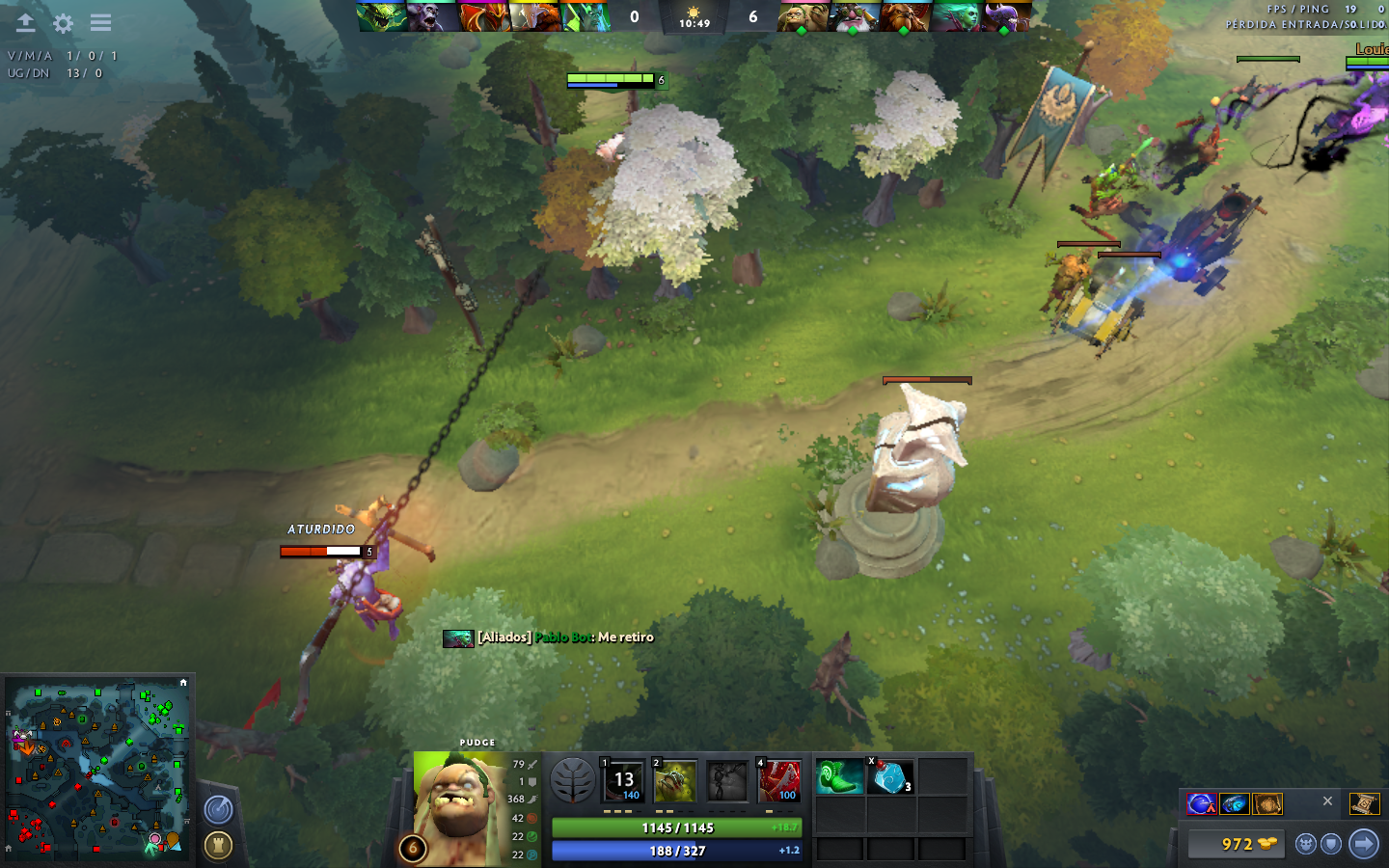The width and height of the screenshot is (1389, 868).
Task: Use the green Tranquil Boots item
Action: pos(839,776)
